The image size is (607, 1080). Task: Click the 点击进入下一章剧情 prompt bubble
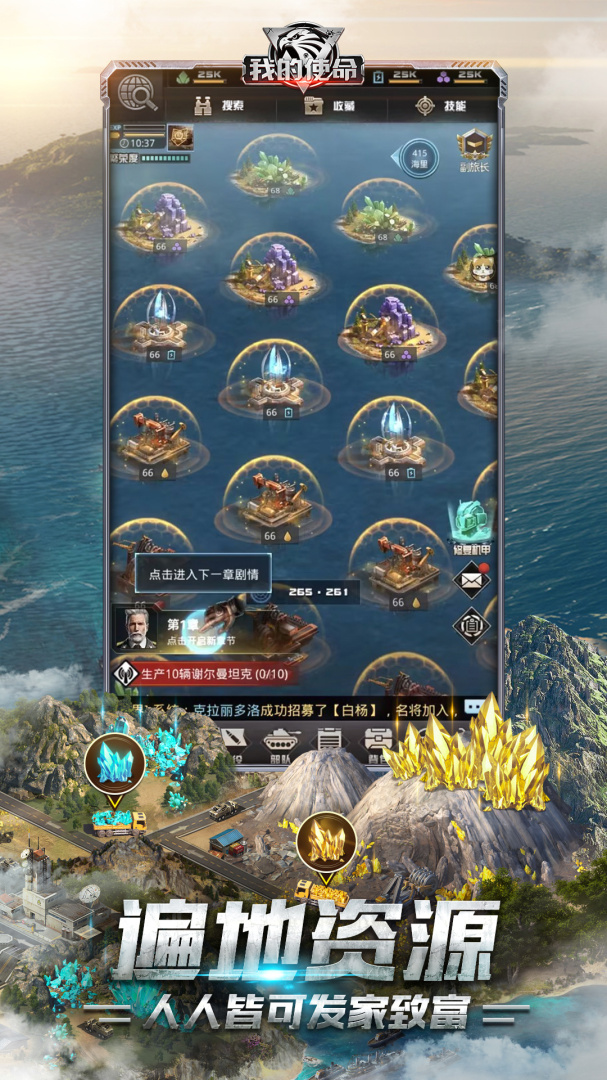click(203, 574)
